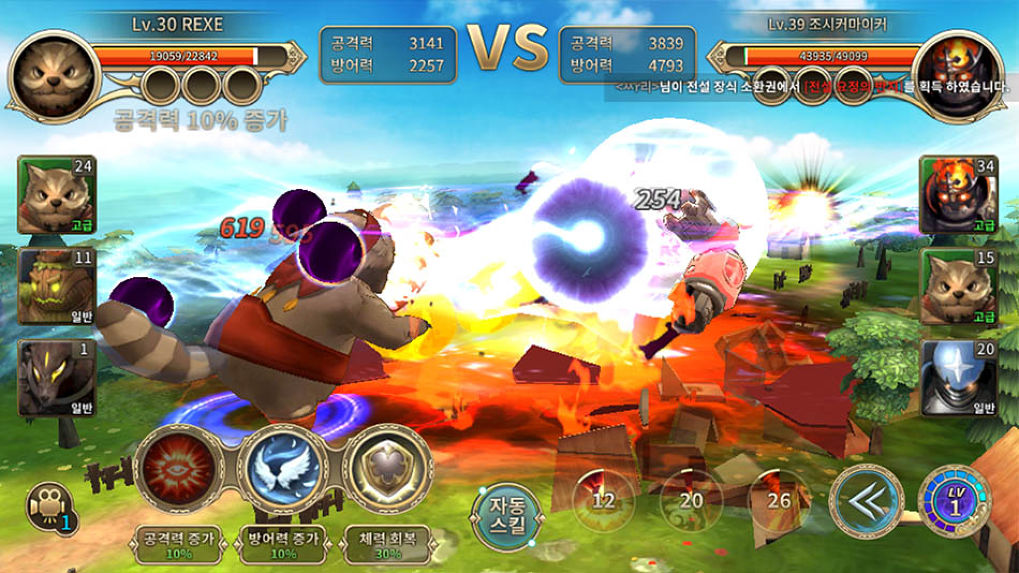Choose the level 15 enemy raccoon portrait
1019x573 pixels.
tap(957, 287)
